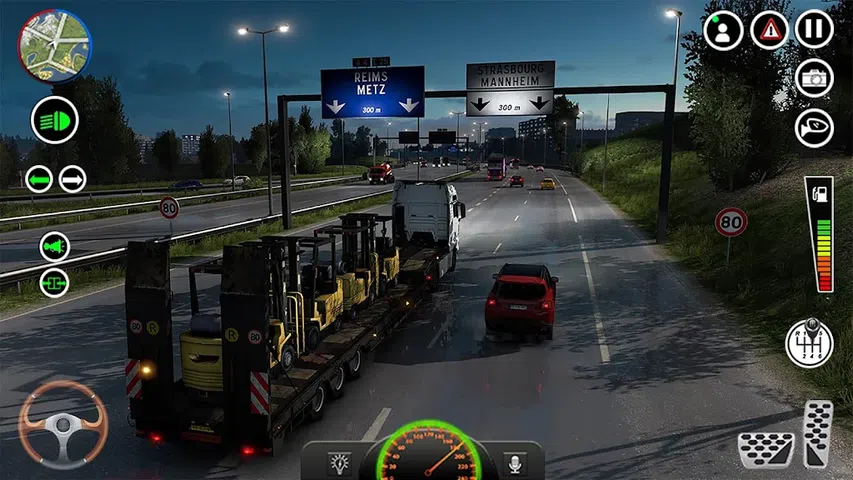Tap the microphone button on the dashboard
This screenshot has width=853, height=480.
(x=516, y=463)
